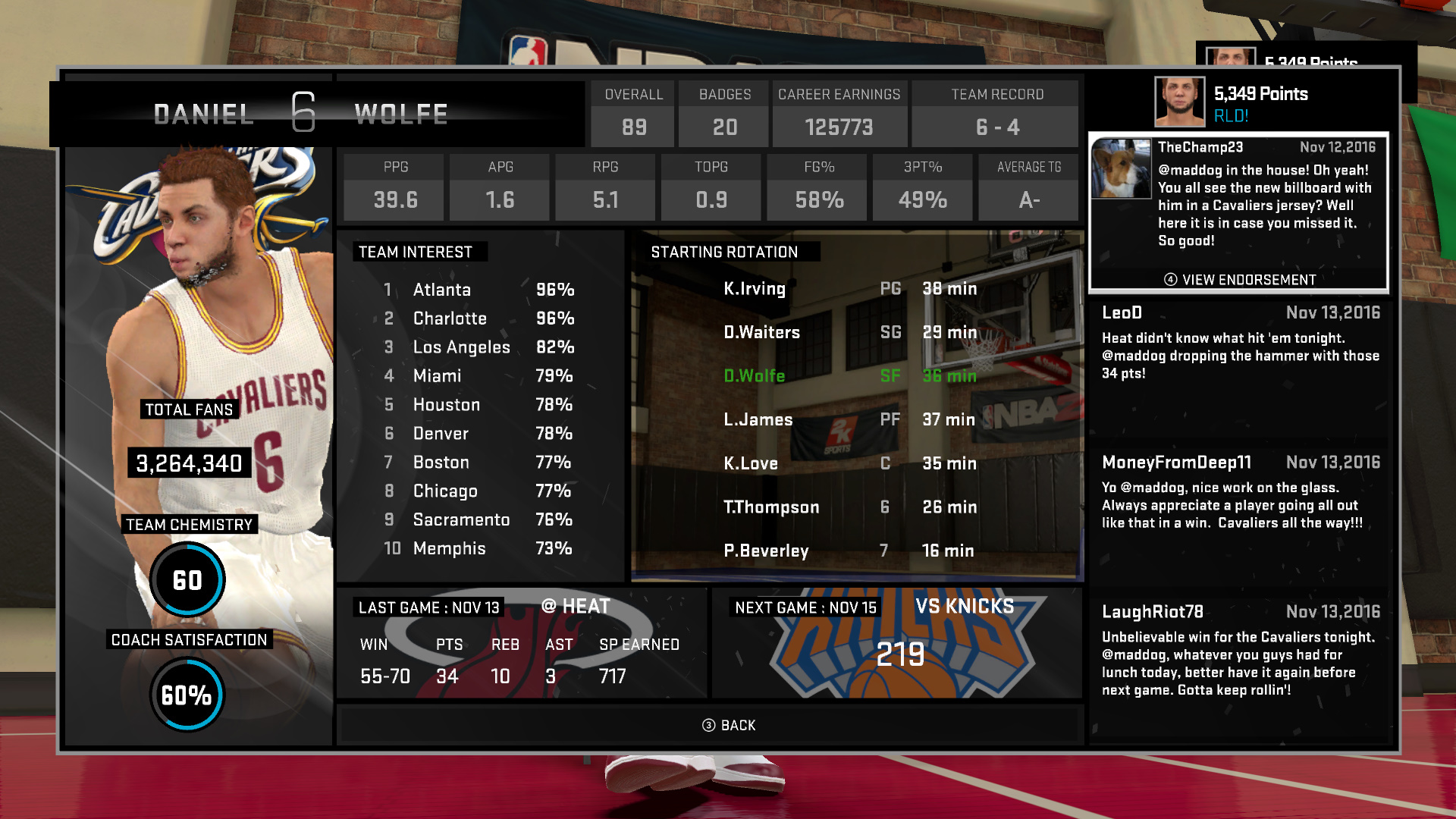
Task: Select Memphis in the Team Interest list
Action: [478, 548]
